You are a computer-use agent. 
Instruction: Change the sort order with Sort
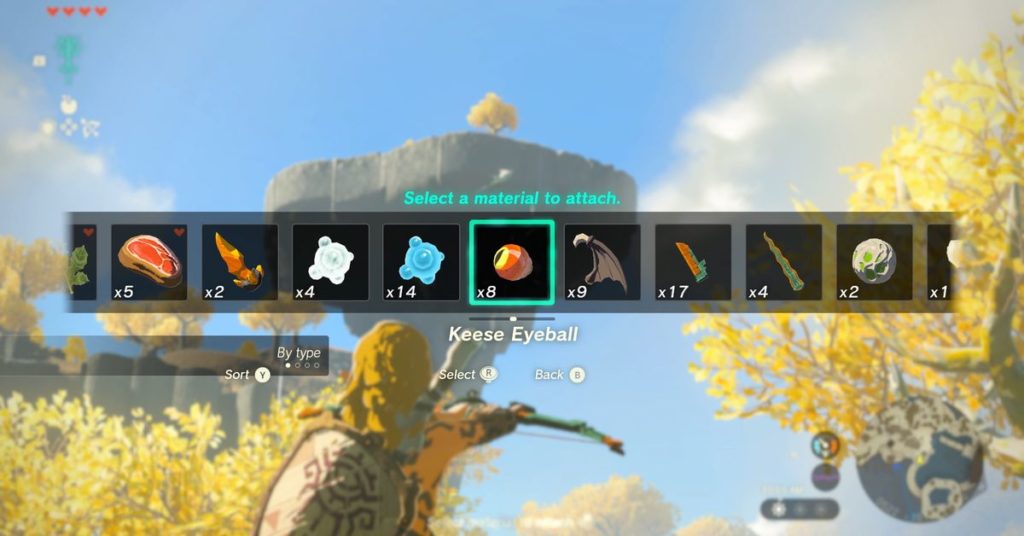(248, 375)
